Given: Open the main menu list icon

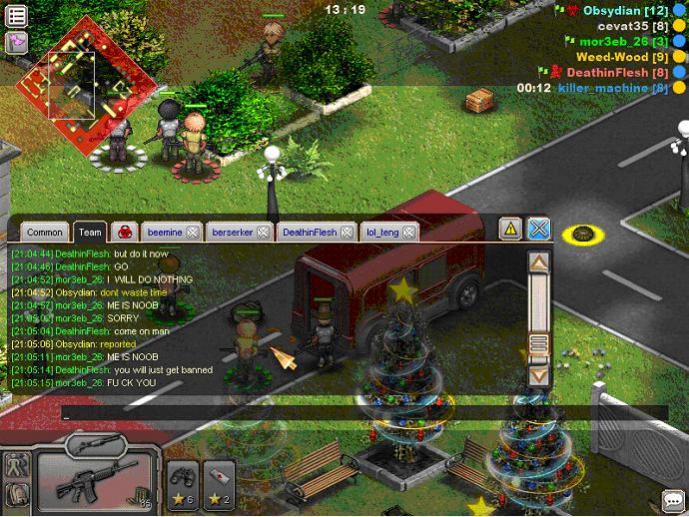Looking at the screenshot, I should pyautogui.click(x=16, y=16).
